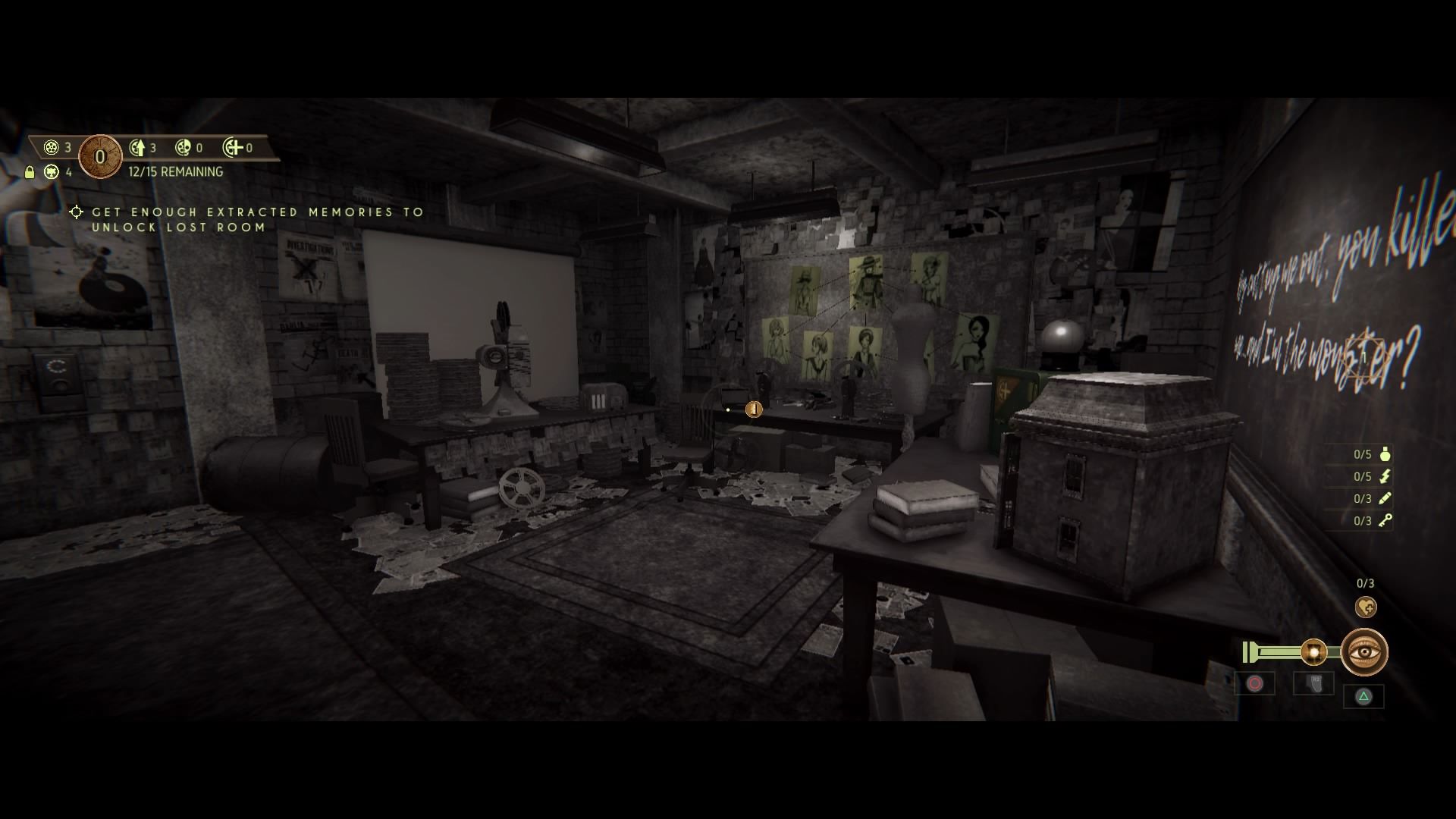Click the pencil icon next to 0/3
The height and width of the screenshot is (819, 1456).
pos(1385,499)
